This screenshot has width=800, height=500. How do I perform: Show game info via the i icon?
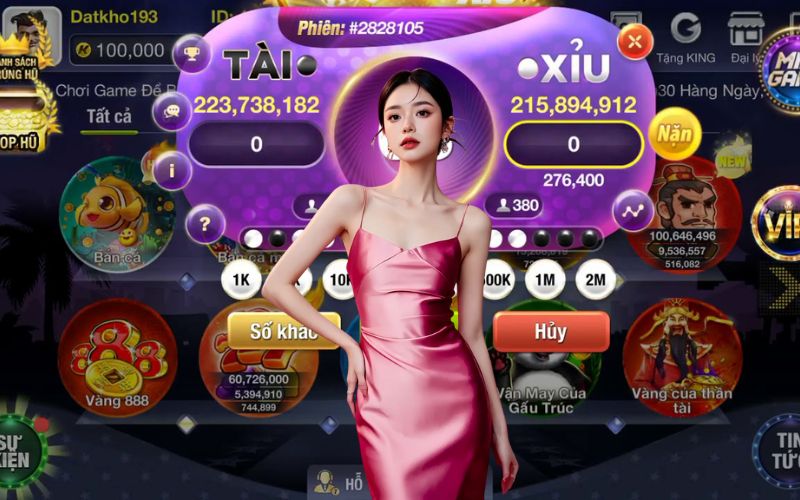(172, 170)
